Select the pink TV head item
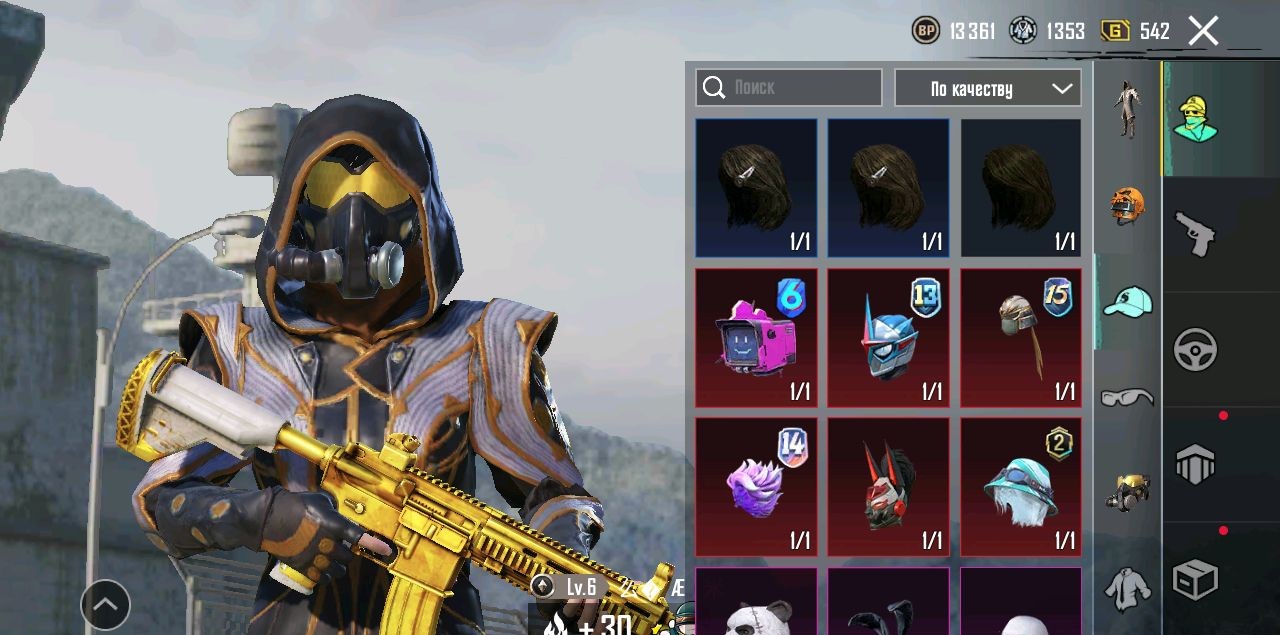The height and width of the screenshot is (635, 1280). (756, 338)
